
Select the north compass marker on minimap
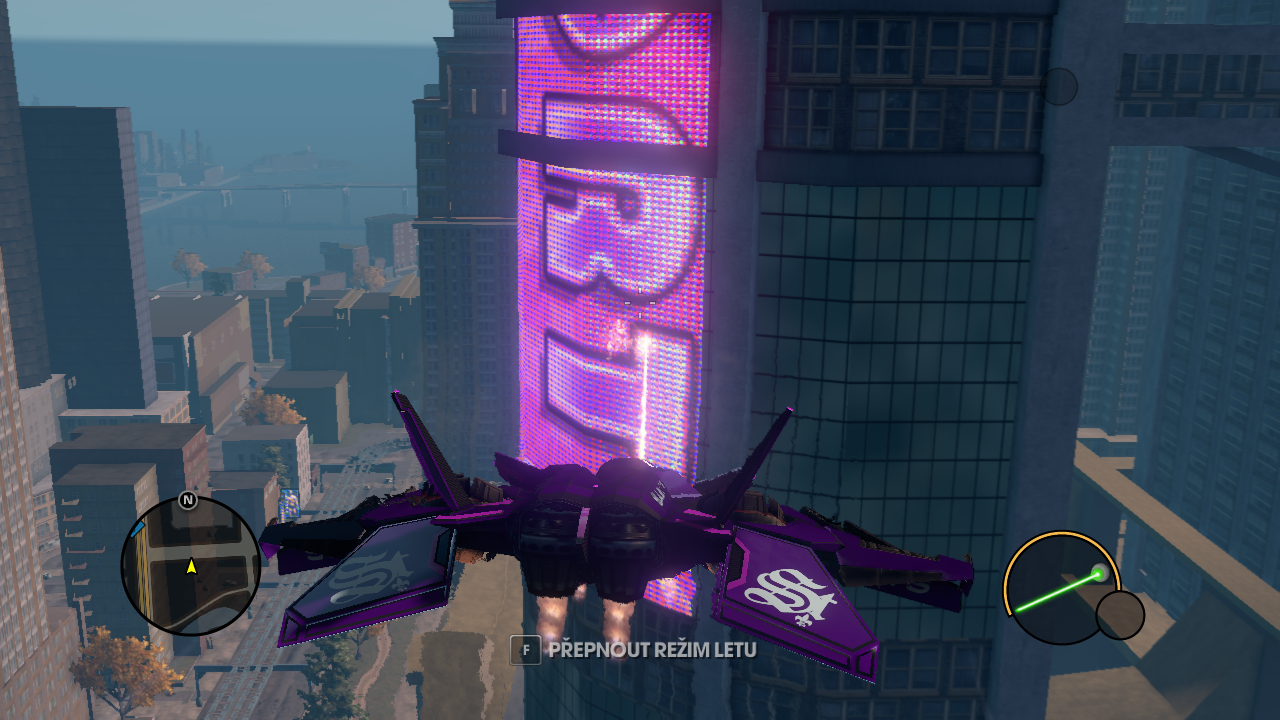coord(187,500)
